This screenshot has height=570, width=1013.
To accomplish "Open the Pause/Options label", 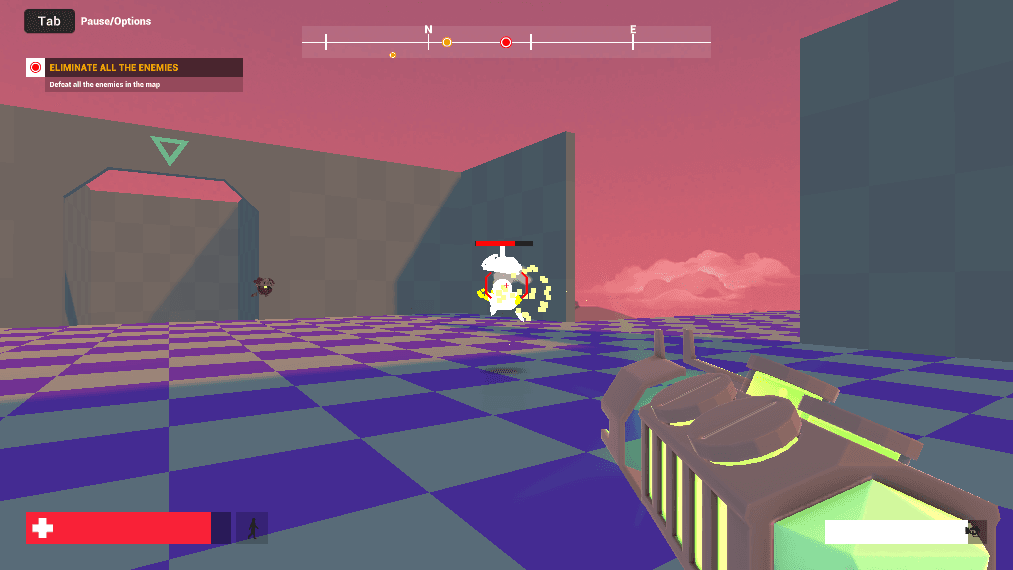I will (116, 21).
